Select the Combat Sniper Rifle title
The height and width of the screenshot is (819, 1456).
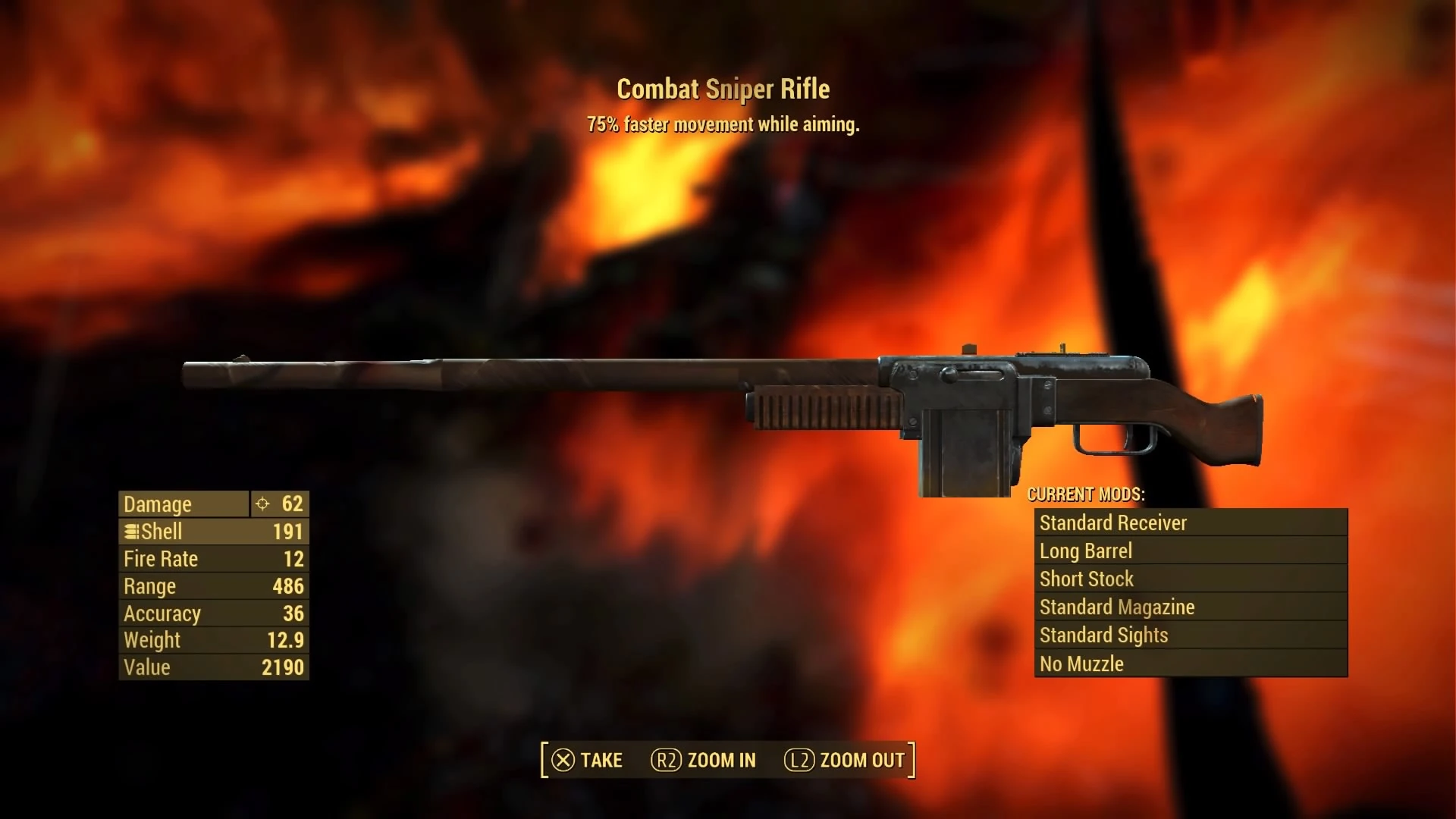[723, 89]
